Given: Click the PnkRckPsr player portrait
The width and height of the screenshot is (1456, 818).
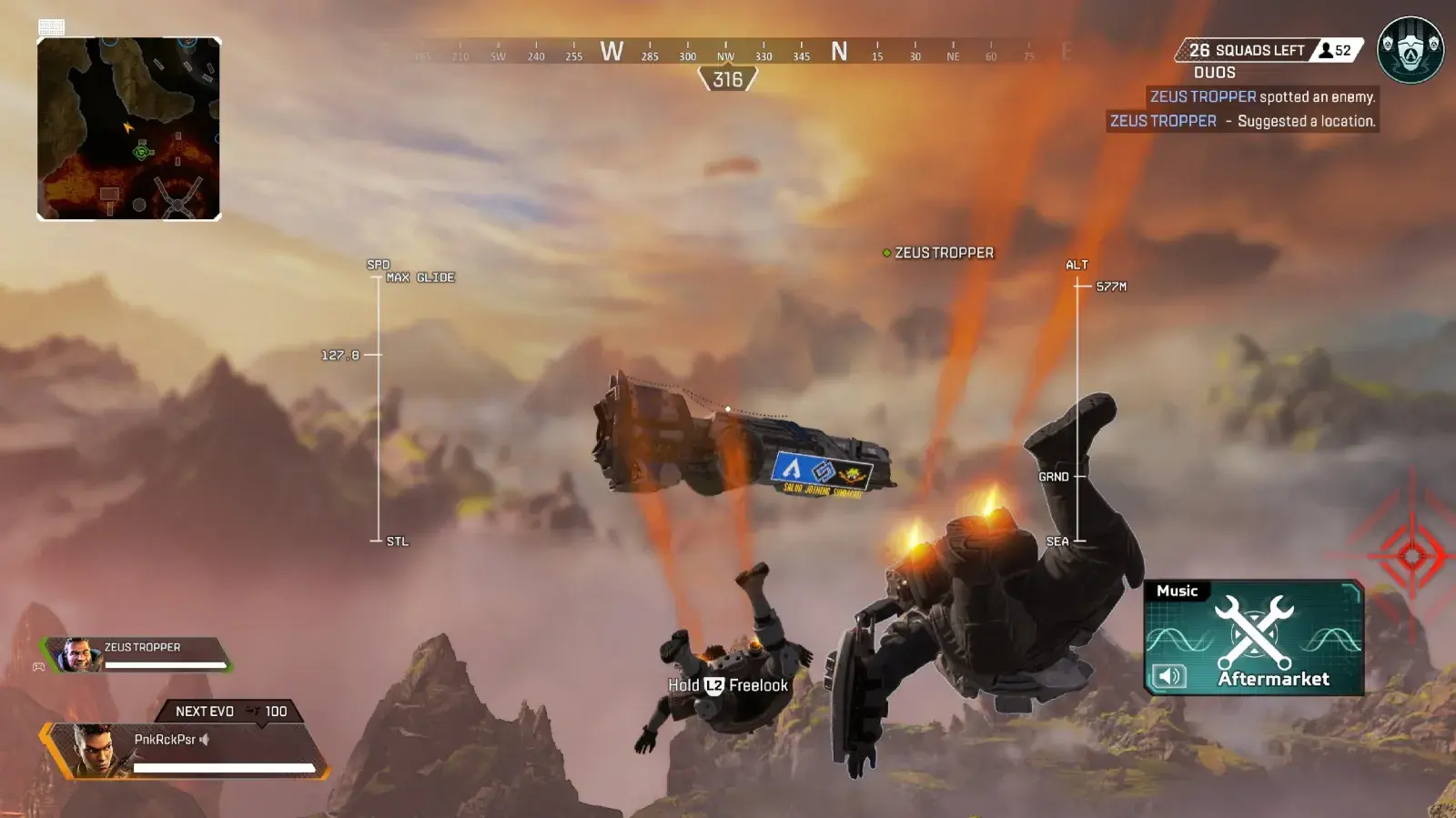Looking at the screenshot, I should tap(96, 750).
